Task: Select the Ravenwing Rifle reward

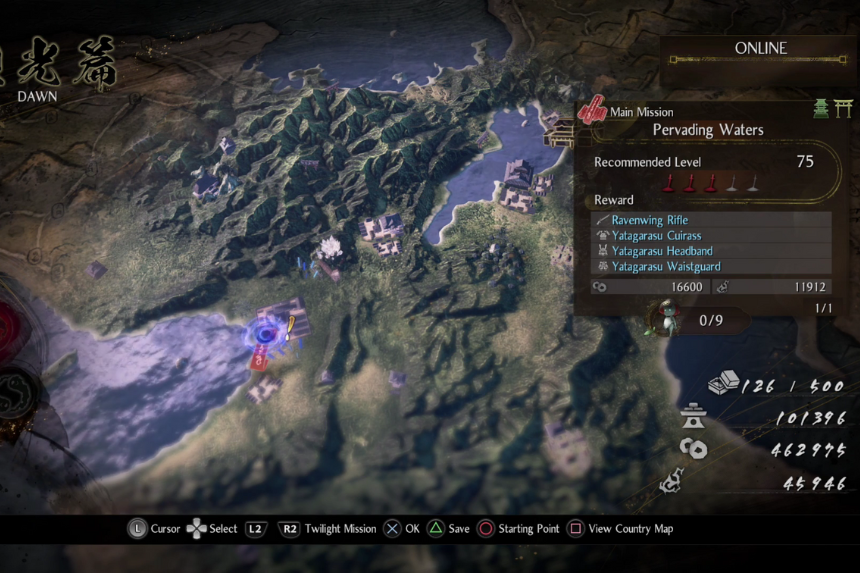Action: 649,220
